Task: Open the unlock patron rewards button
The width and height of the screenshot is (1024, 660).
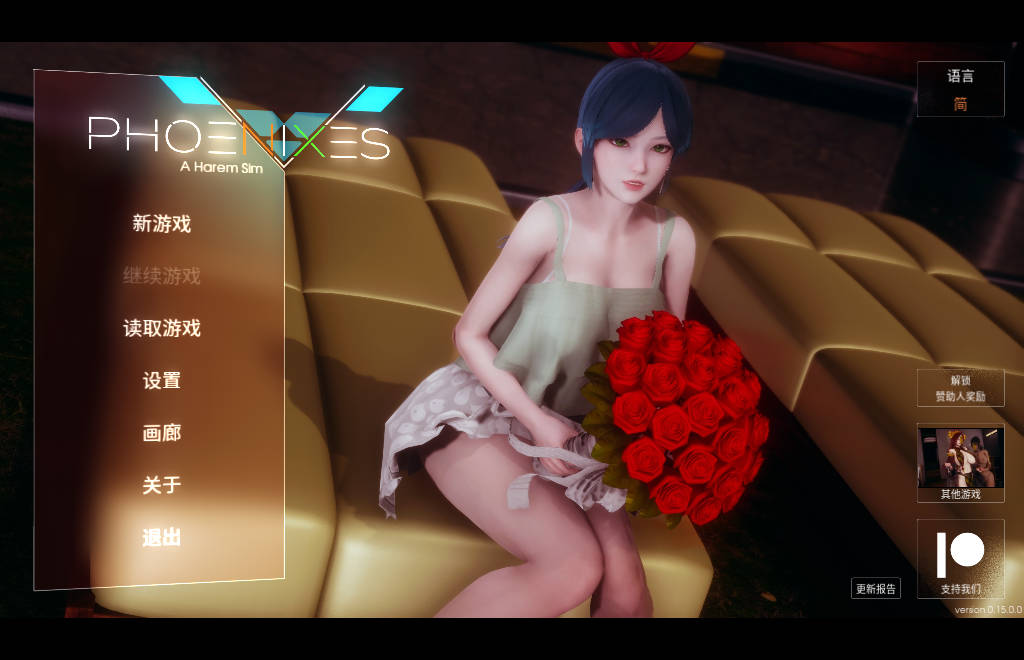Action: tap(960, 388)
